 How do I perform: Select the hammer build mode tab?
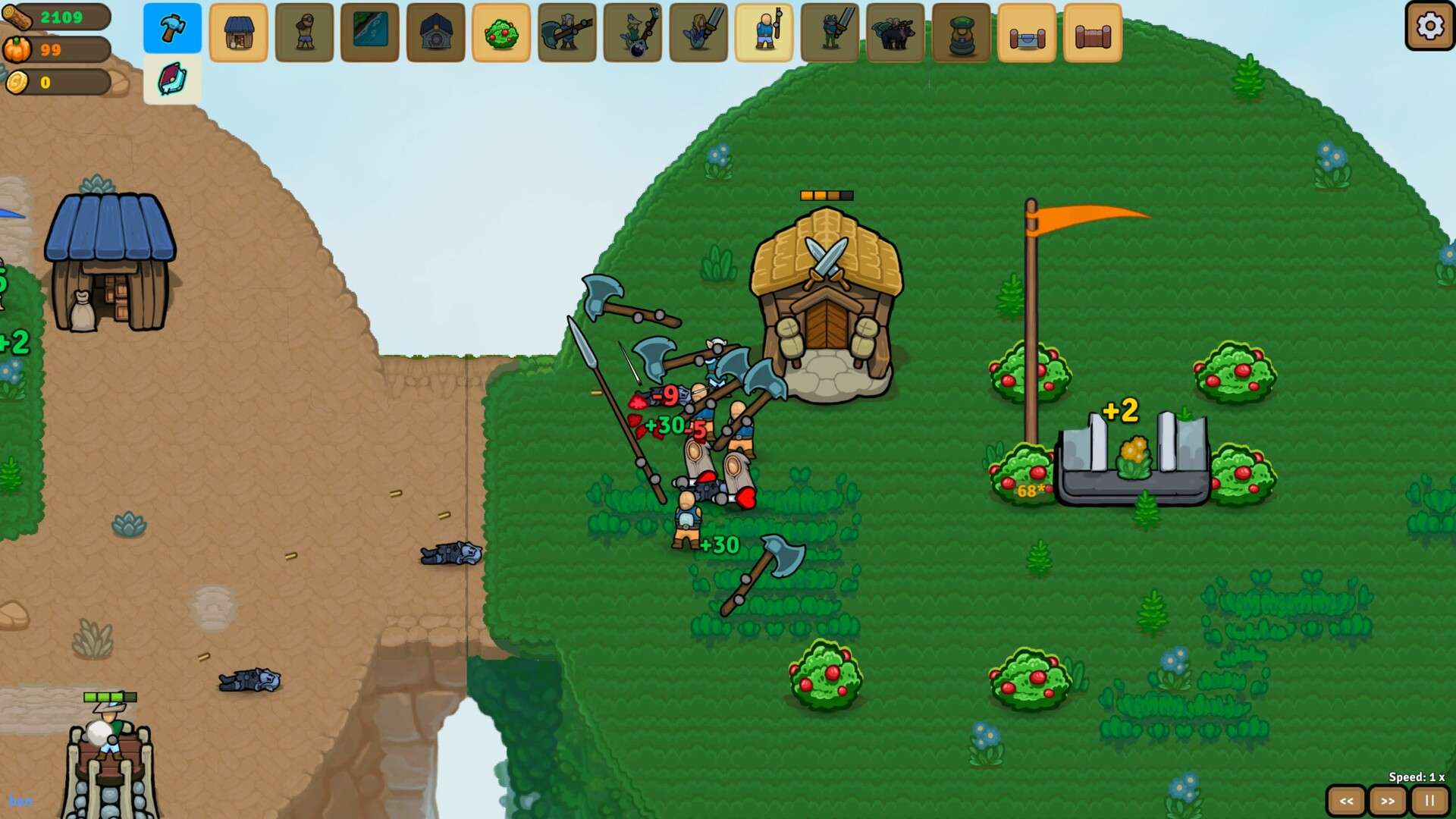pyautogui.click(x=172, y=29)
